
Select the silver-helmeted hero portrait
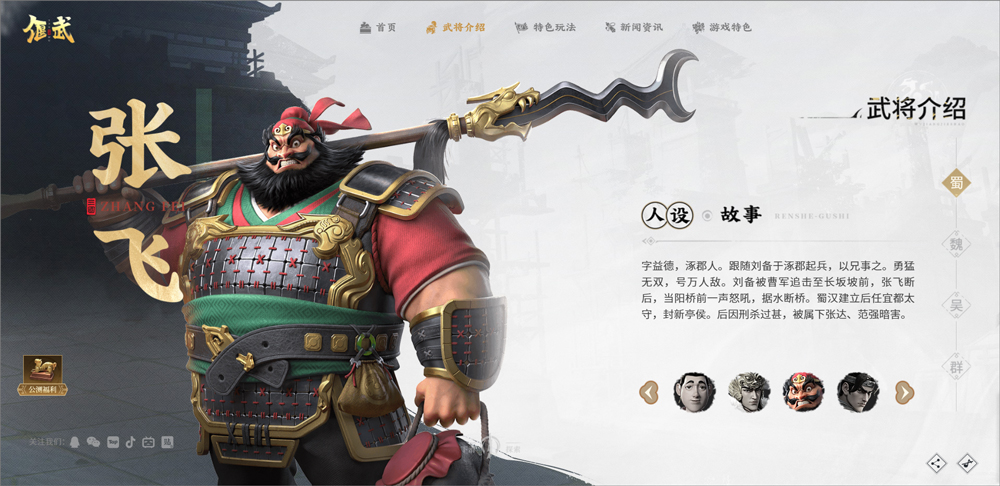pyautogui.click(x=749, y=392)
